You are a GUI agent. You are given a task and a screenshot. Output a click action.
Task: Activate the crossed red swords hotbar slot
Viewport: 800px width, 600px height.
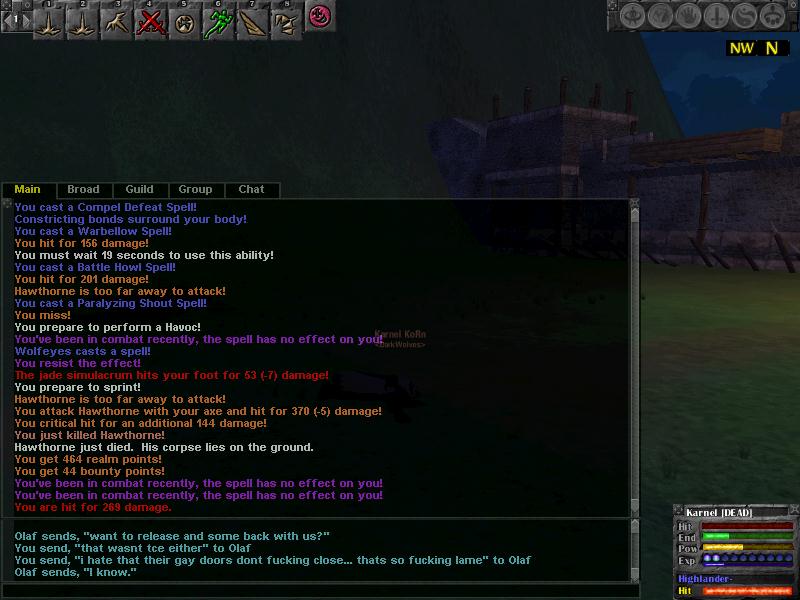click(x=151, y=21)
